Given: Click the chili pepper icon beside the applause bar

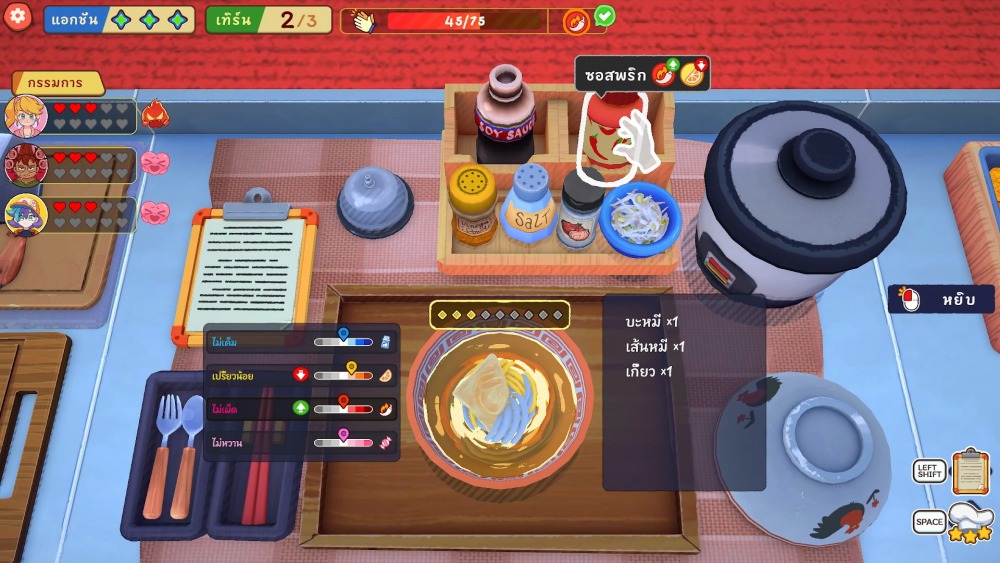Looking at the screenshot, I should tap(576, 21).
